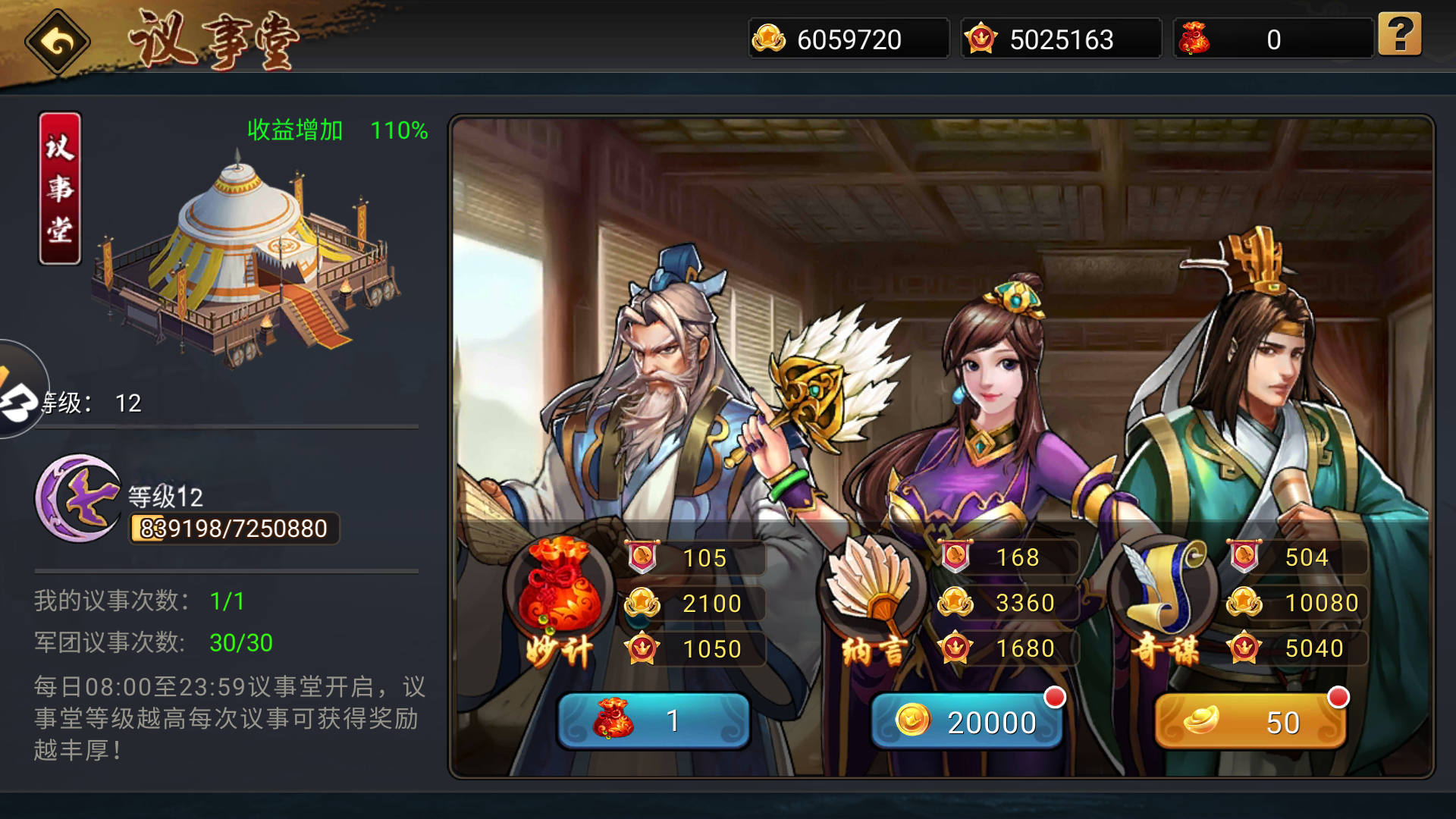This screenshot has height=819, width=1456.
Task: Click the gold coin currency icon
Action: (769, 37)
